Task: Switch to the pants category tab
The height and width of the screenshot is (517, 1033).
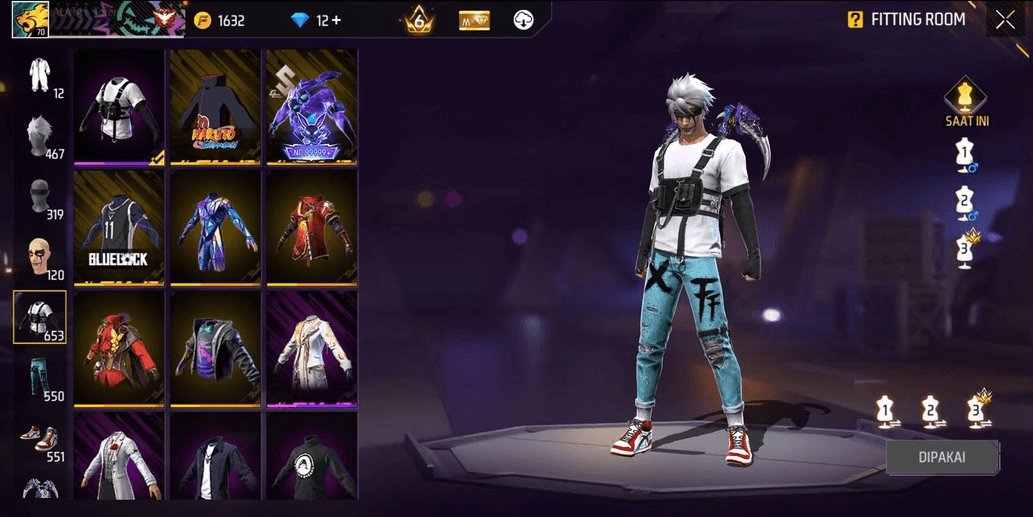Action: tap(39, 377)
